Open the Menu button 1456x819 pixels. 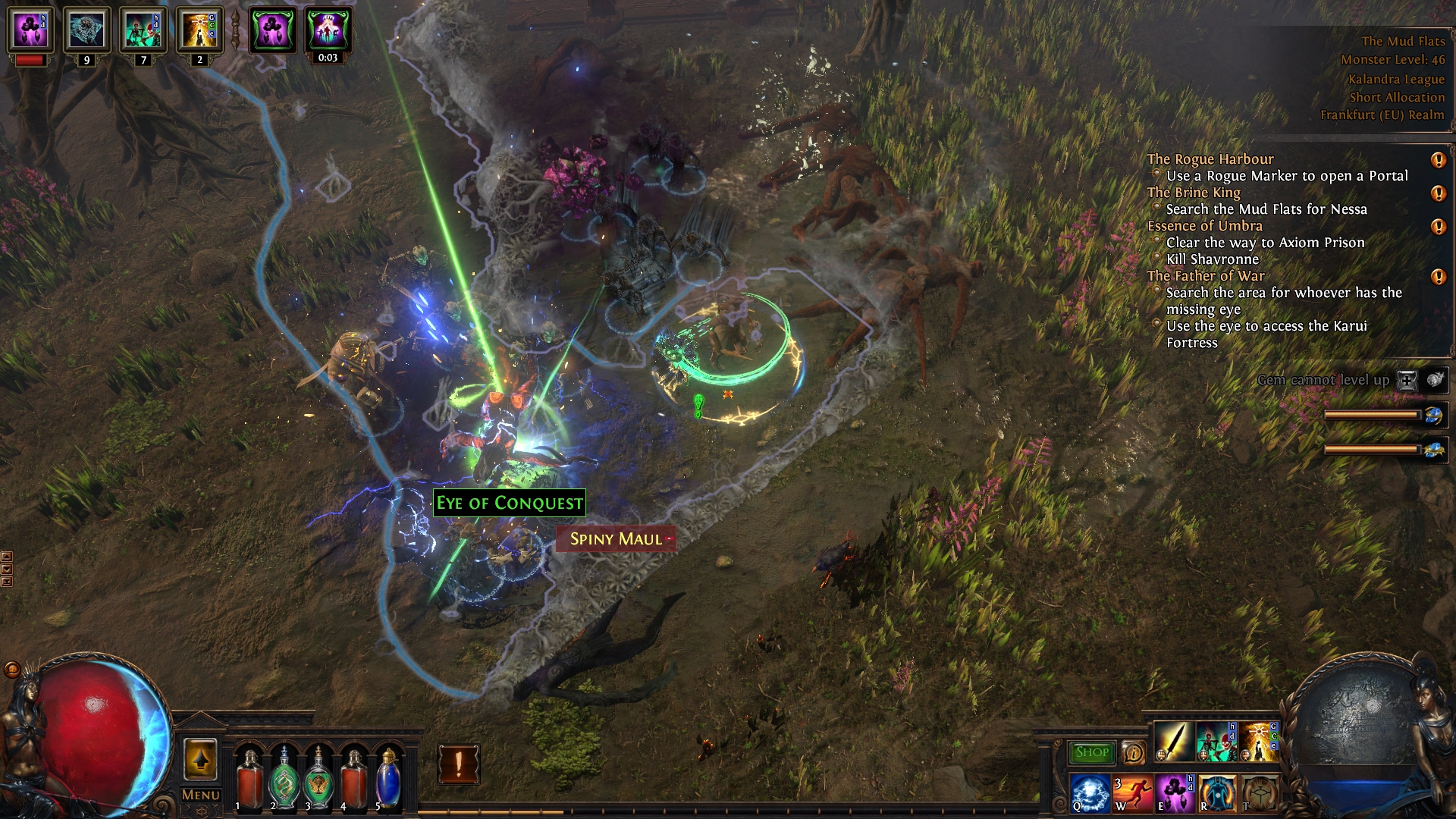200,795
